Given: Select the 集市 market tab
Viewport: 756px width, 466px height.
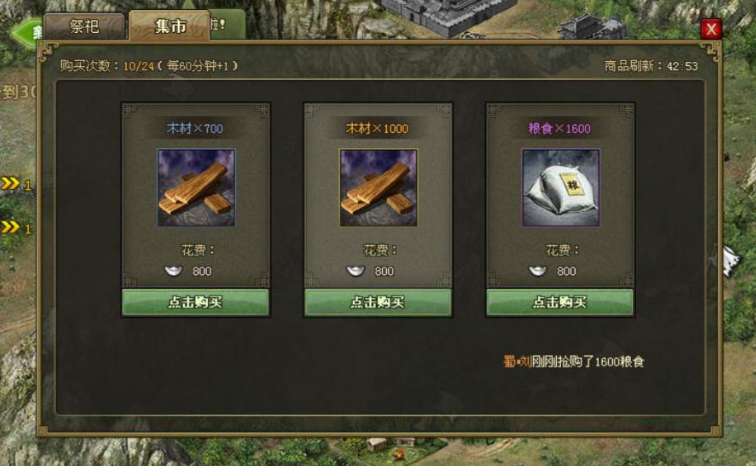Looking at the screenshot, I should 167,26.
